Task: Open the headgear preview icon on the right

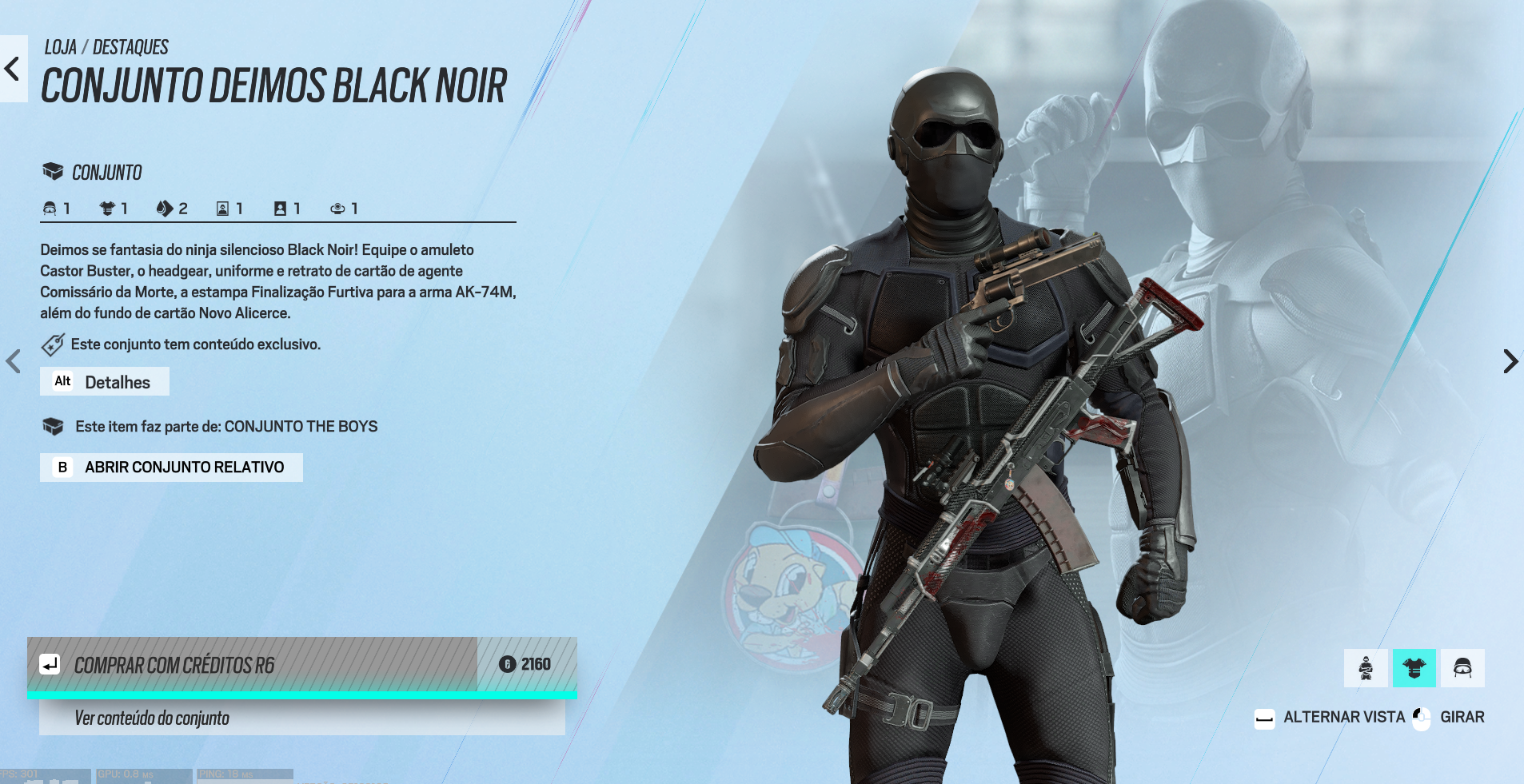Action: point(1464,667)
